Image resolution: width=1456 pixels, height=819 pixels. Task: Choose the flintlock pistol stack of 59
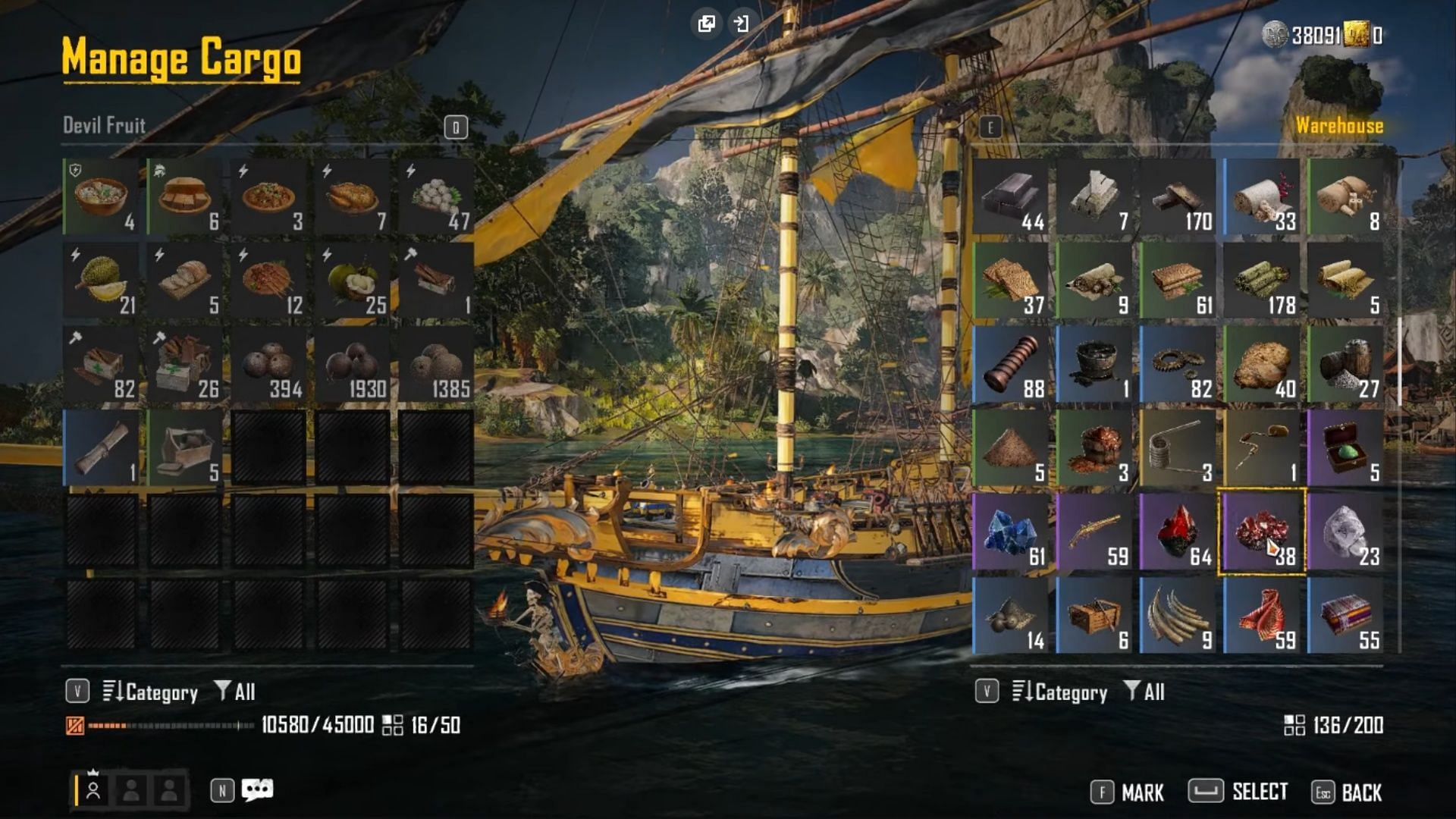1094,532
